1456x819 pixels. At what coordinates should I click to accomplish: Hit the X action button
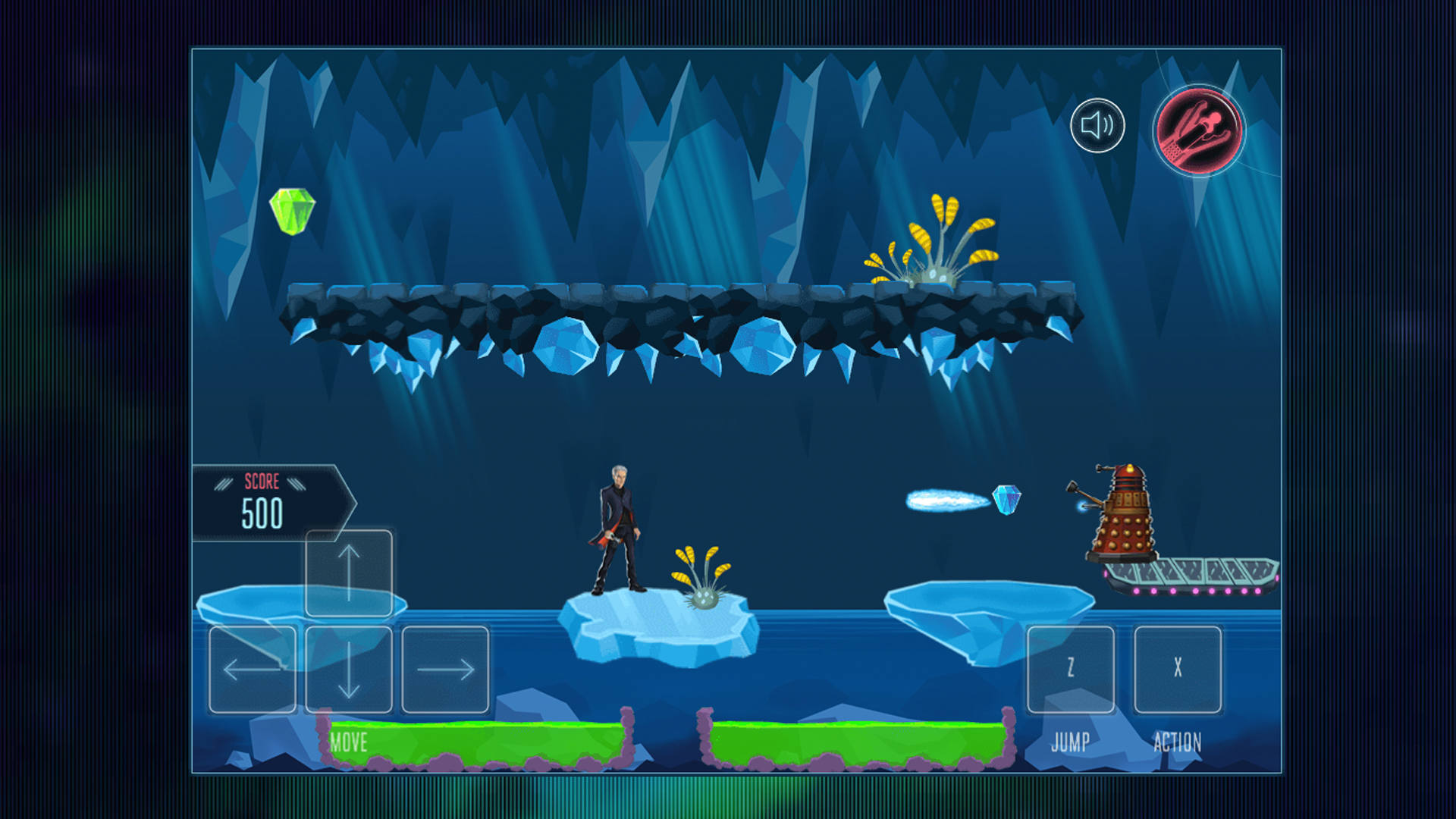(x=1178, y=670)
